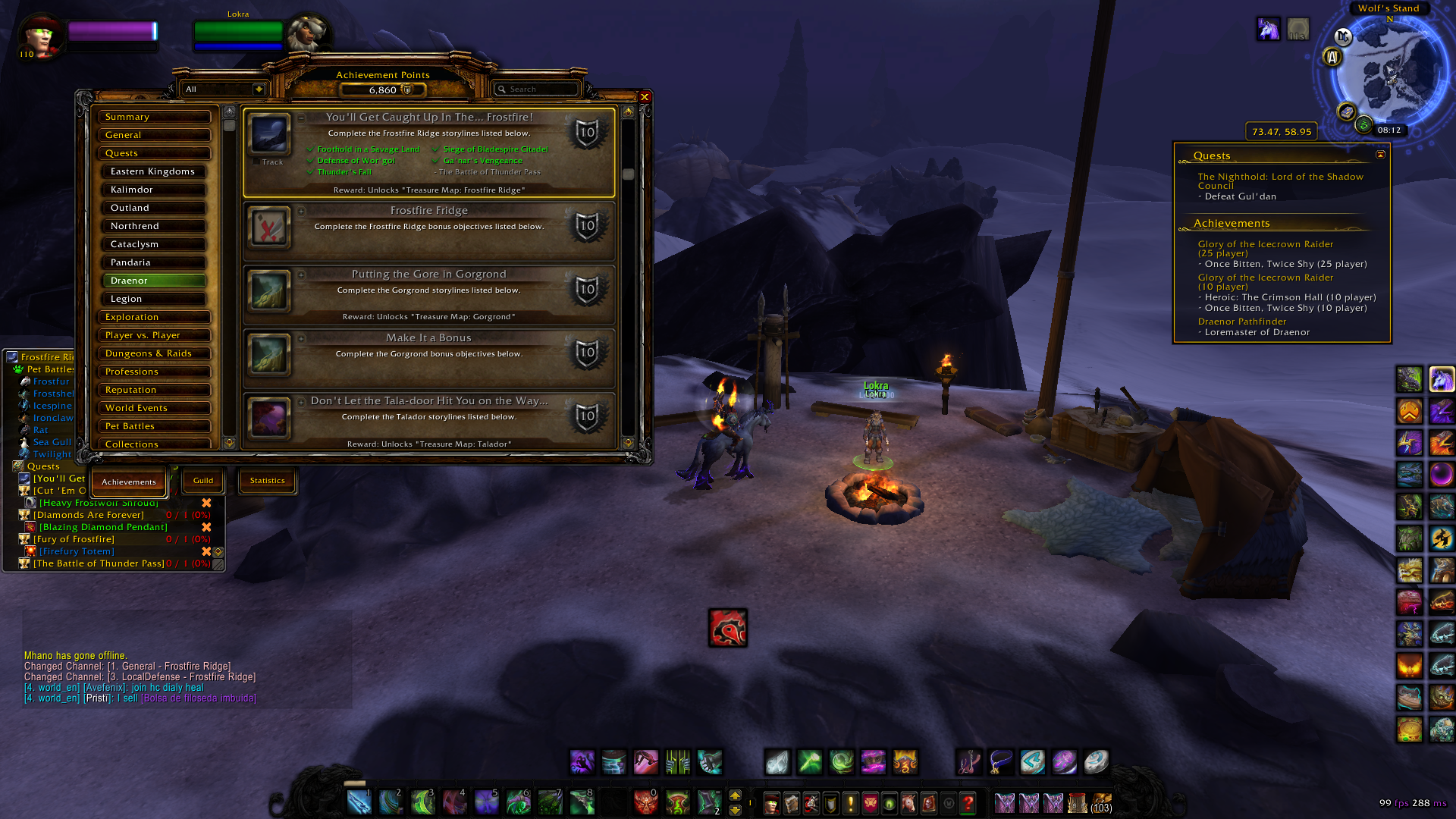This screenshot has height=819, width=1456.
Task: Open the Pet Battles achievement category
Action: click(x=155, y=426)
